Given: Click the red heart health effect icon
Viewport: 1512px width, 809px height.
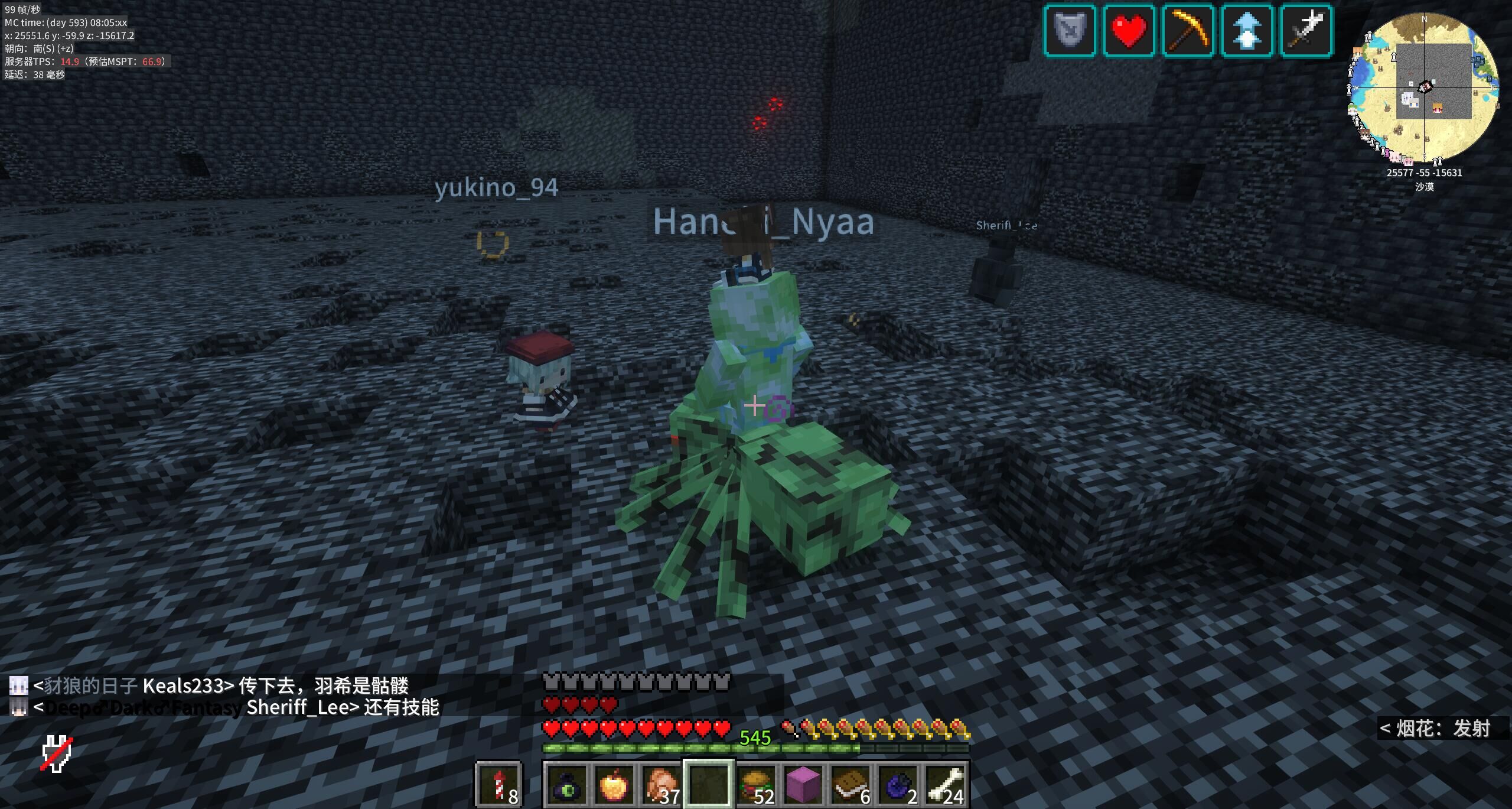Looking at the screenshot, I should coord(1129,31).
